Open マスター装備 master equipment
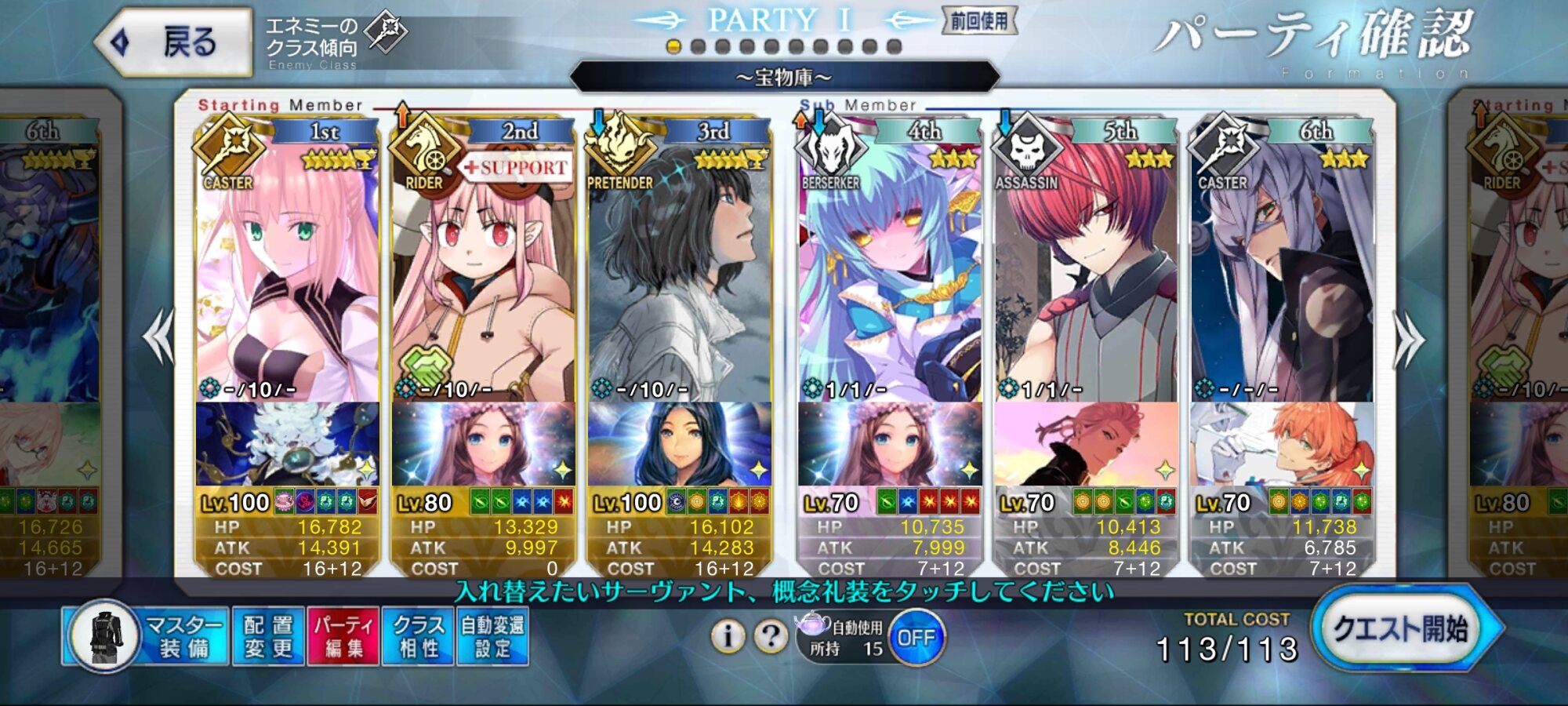 [x=146, y=636]
